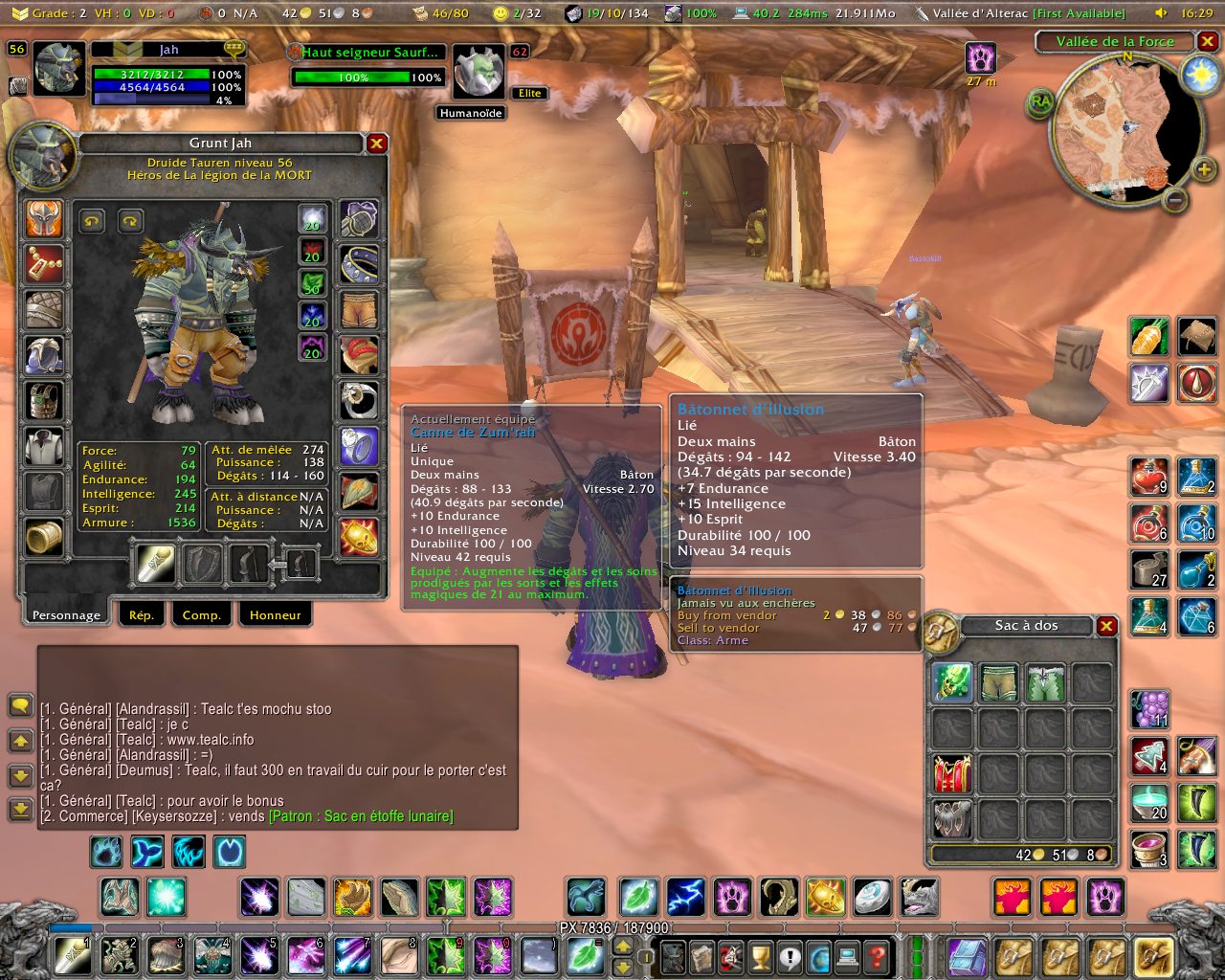This screenshot has width=1225, height=980.
Task: Open the help menu red question mark
Action: click(x=876, y=956)
